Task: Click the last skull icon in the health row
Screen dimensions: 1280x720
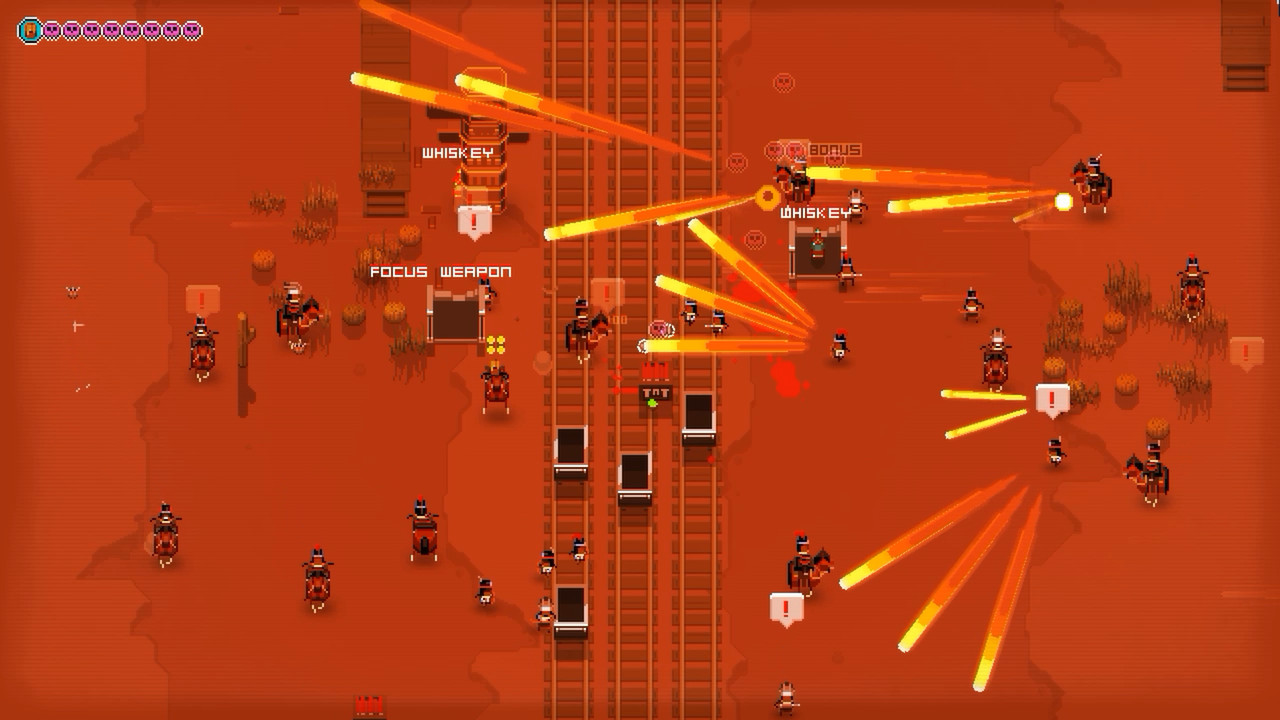Action: pos(190,28)
